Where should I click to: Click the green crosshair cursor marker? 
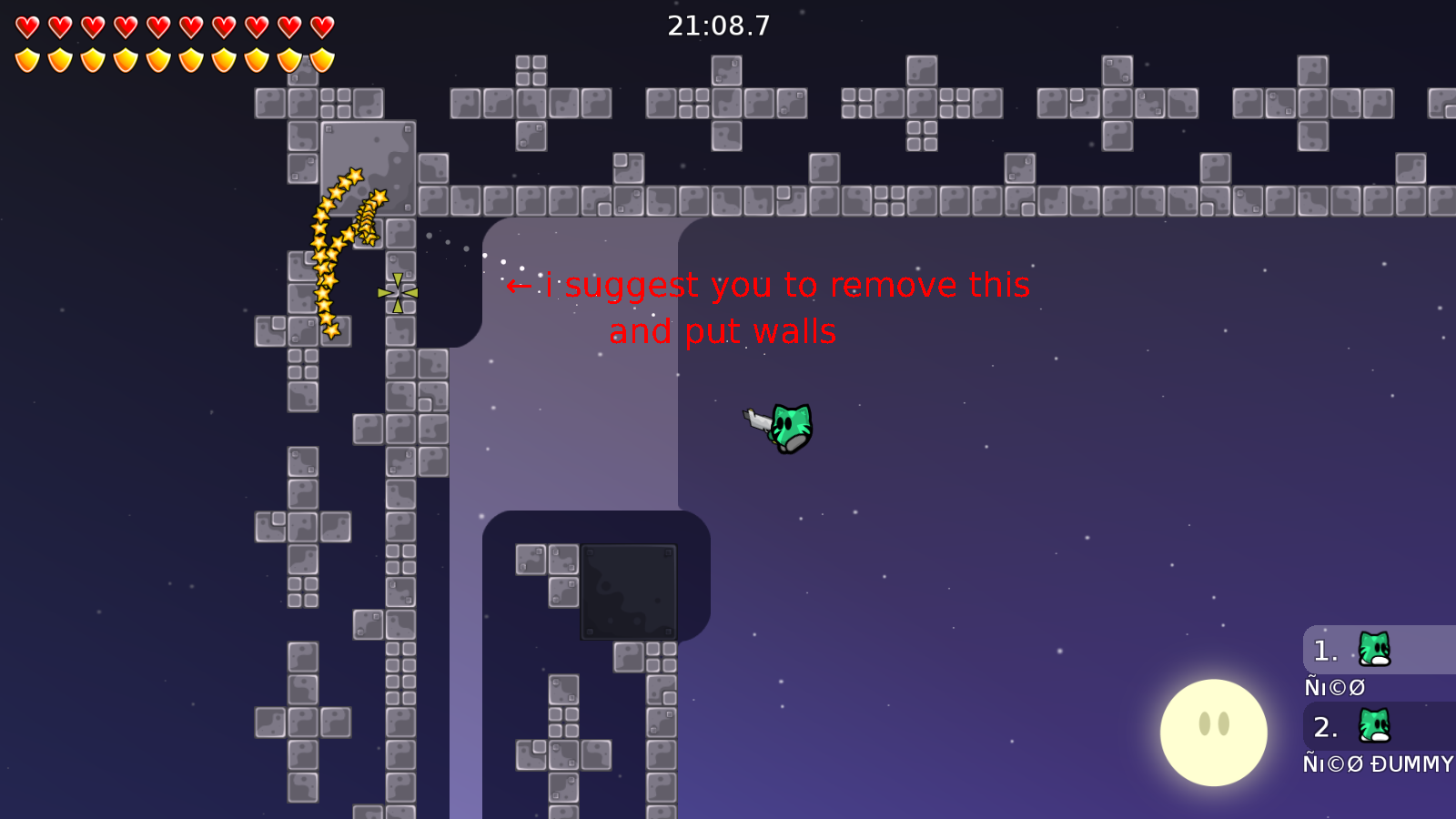coord(396,293)
